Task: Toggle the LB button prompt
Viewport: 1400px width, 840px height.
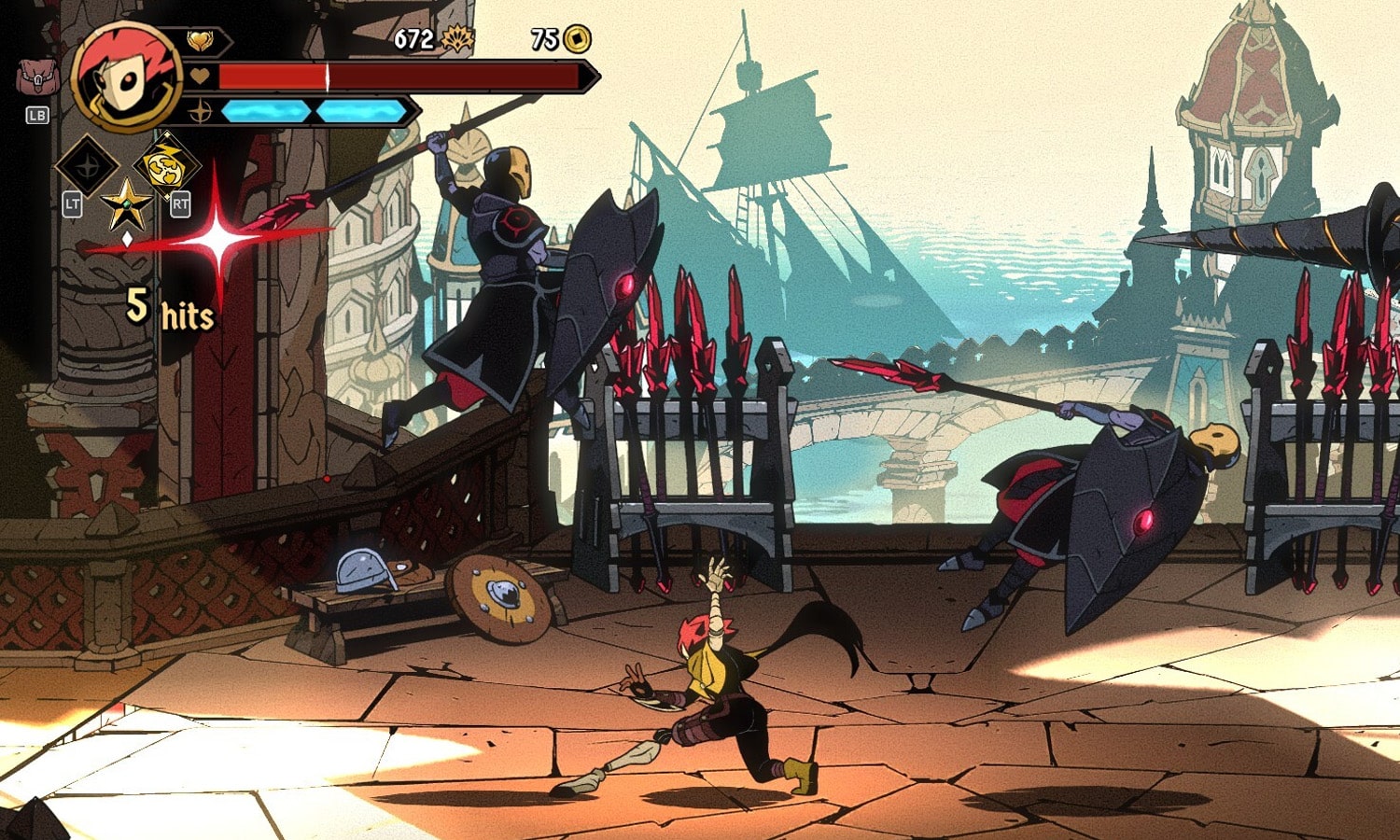Action: [x=36, y=116]
